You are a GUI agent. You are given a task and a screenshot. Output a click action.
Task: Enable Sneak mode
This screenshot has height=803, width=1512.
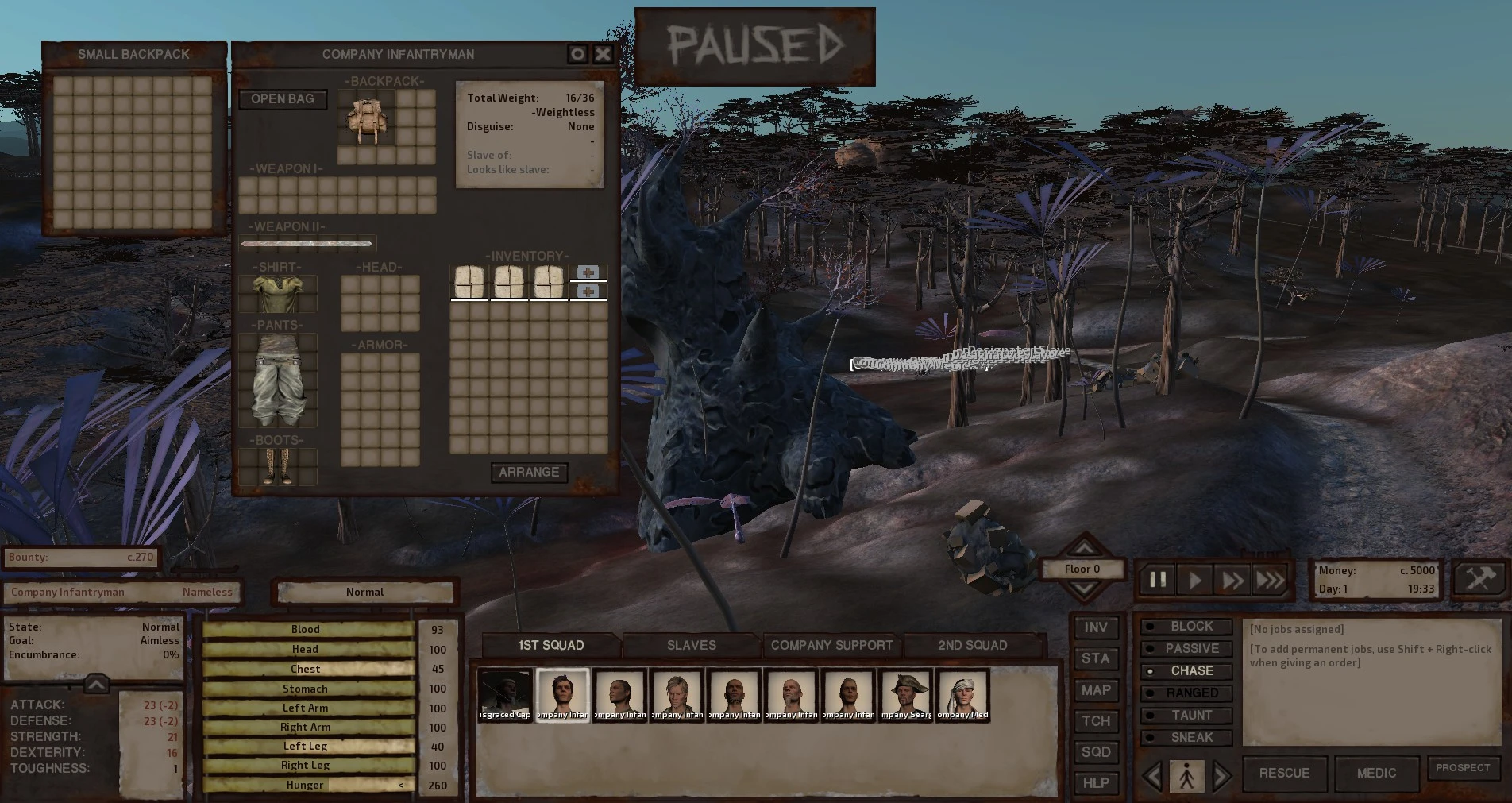(1187, 738)
